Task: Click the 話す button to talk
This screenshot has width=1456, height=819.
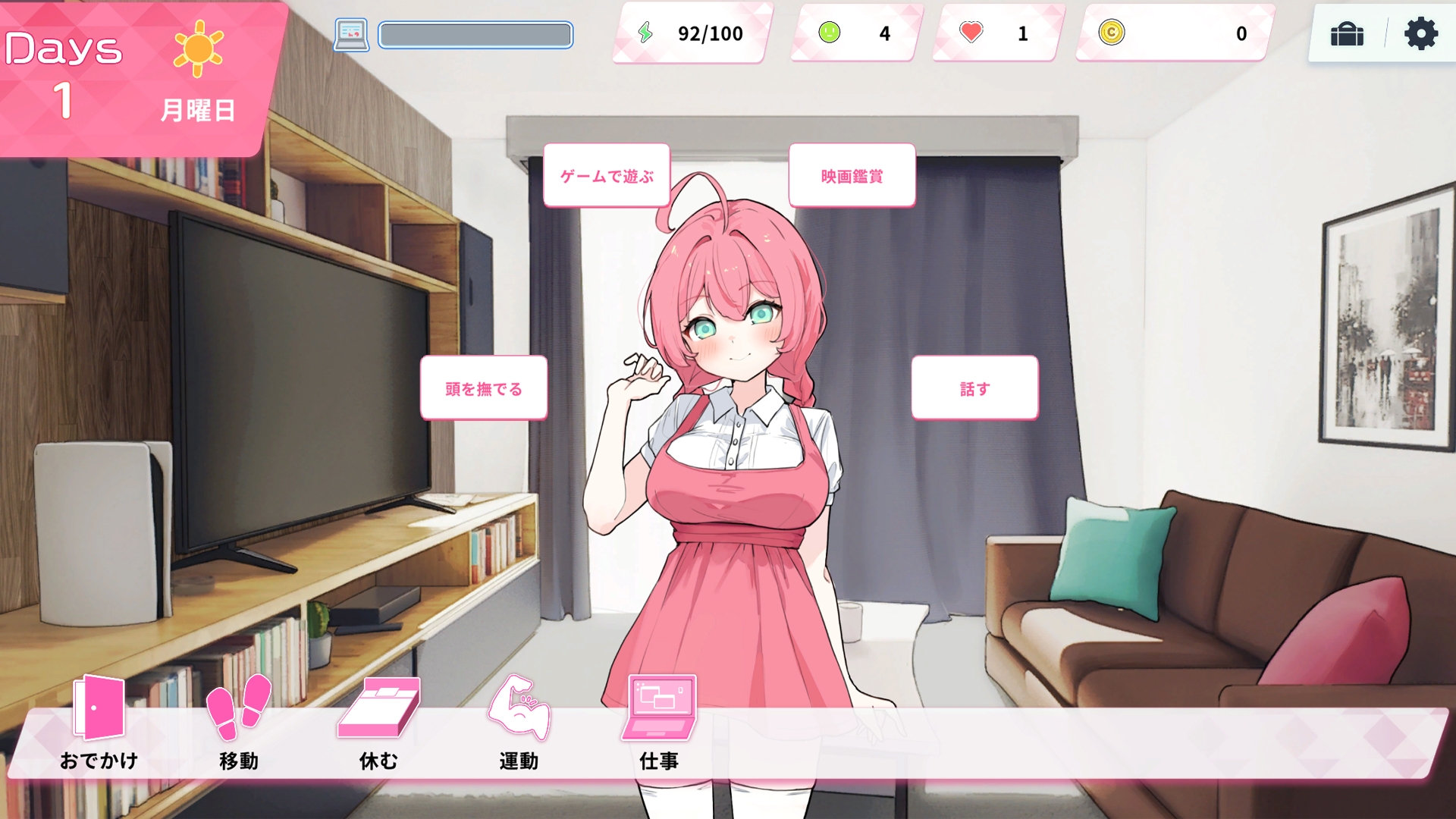Action: pyautogui.click(x=974, y=388)
